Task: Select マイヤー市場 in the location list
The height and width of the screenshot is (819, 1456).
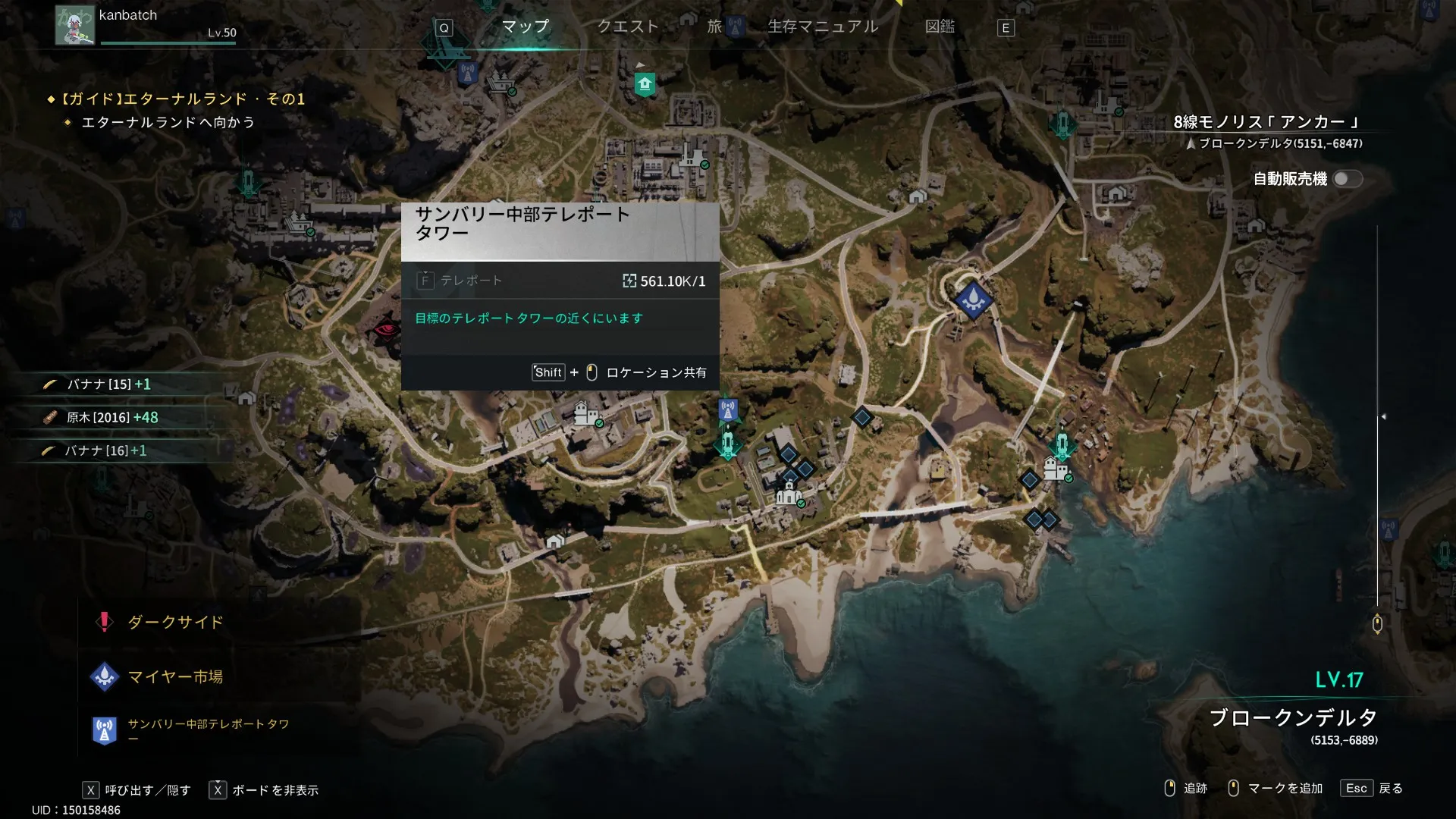Action: point(175,676)
